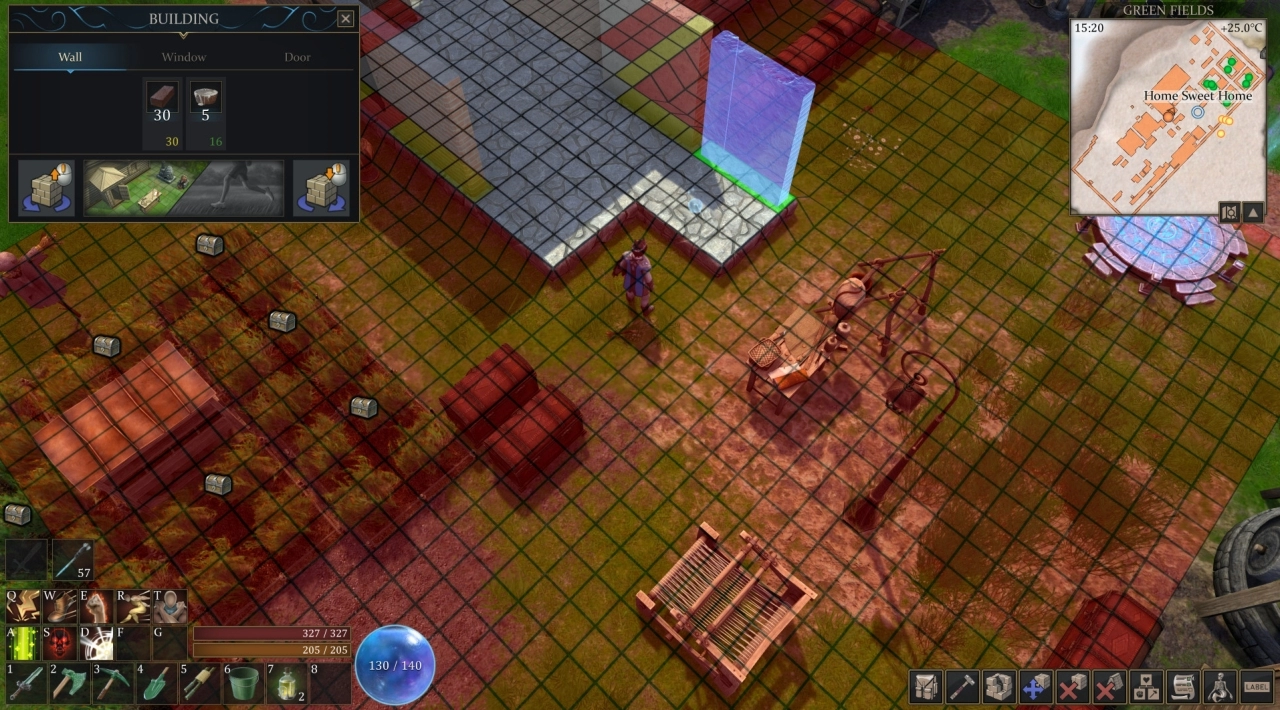Image resolution: width=1280 pixels, height=710 pixels.
Task: Pick the green bucket in slot 6
Action: click(243, 684)
